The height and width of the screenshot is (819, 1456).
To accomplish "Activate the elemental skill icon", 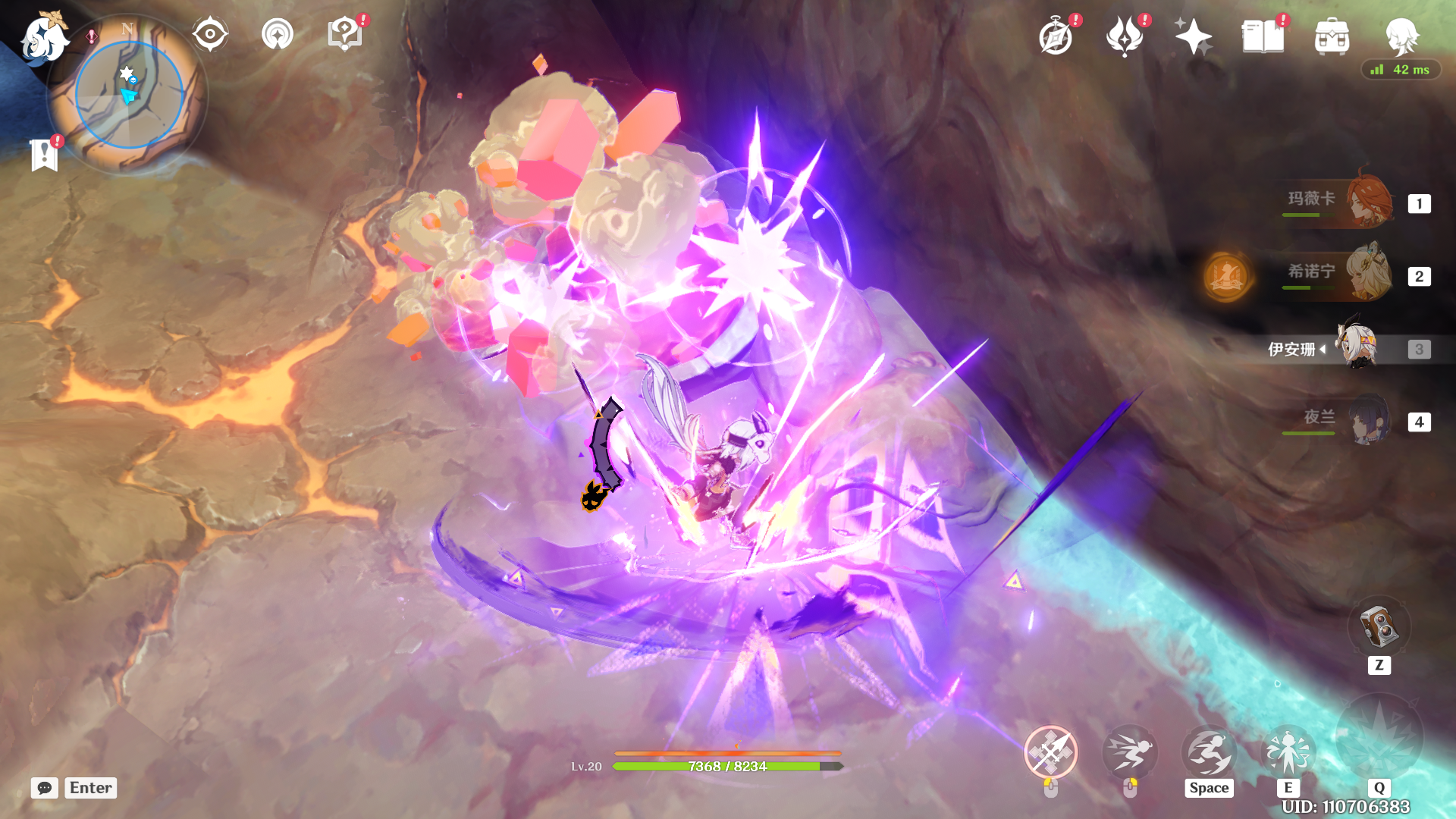I will (x=1288, y=752).
